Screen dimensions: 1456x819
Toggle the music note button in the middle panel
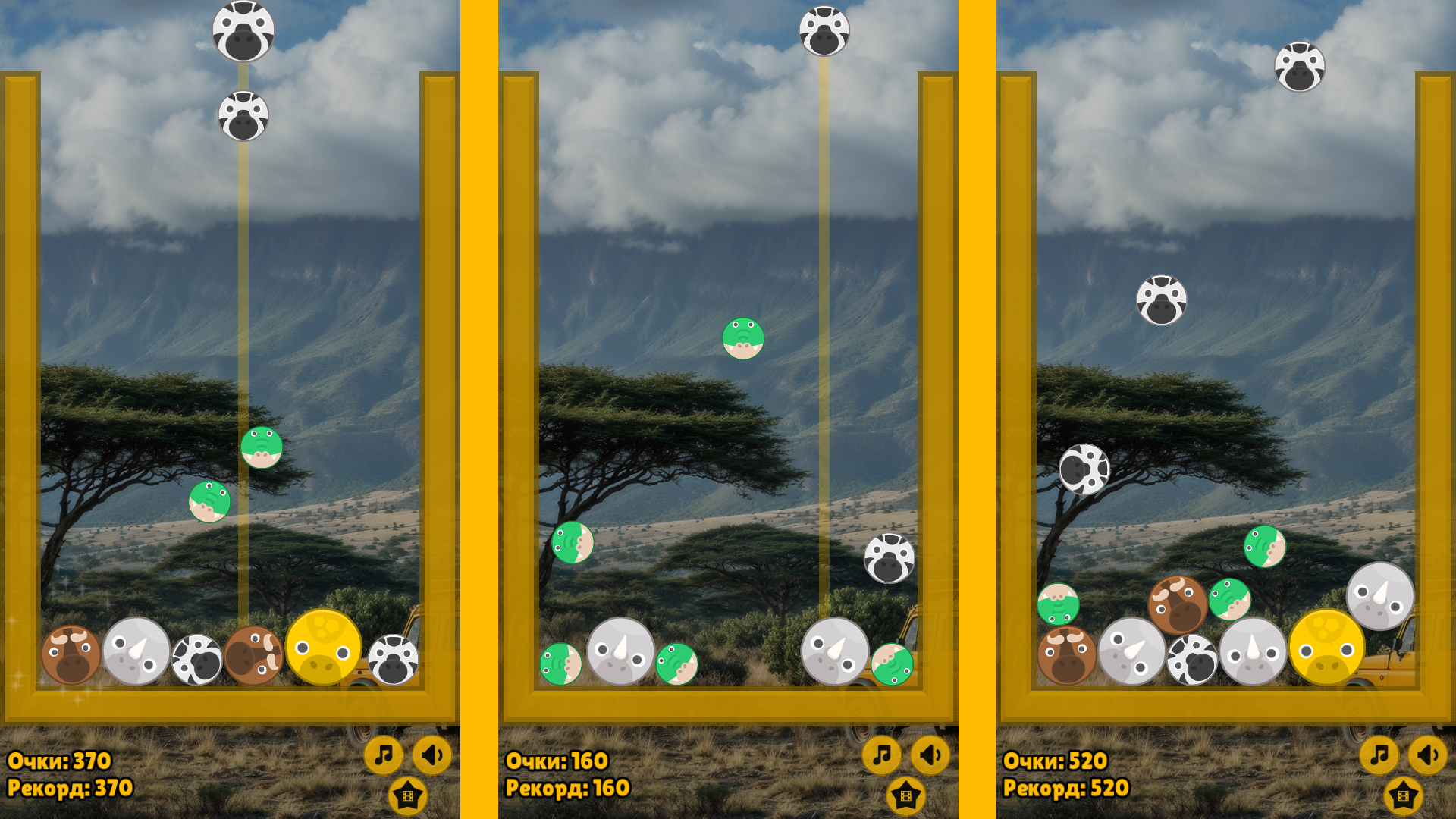882,755
